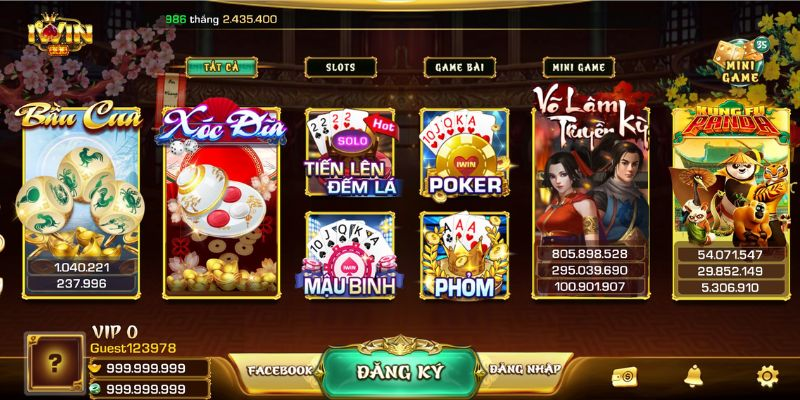Viewport: 800px width, 400px height.
Task: Select the SLOTS category tab
Action: (340, 68)
